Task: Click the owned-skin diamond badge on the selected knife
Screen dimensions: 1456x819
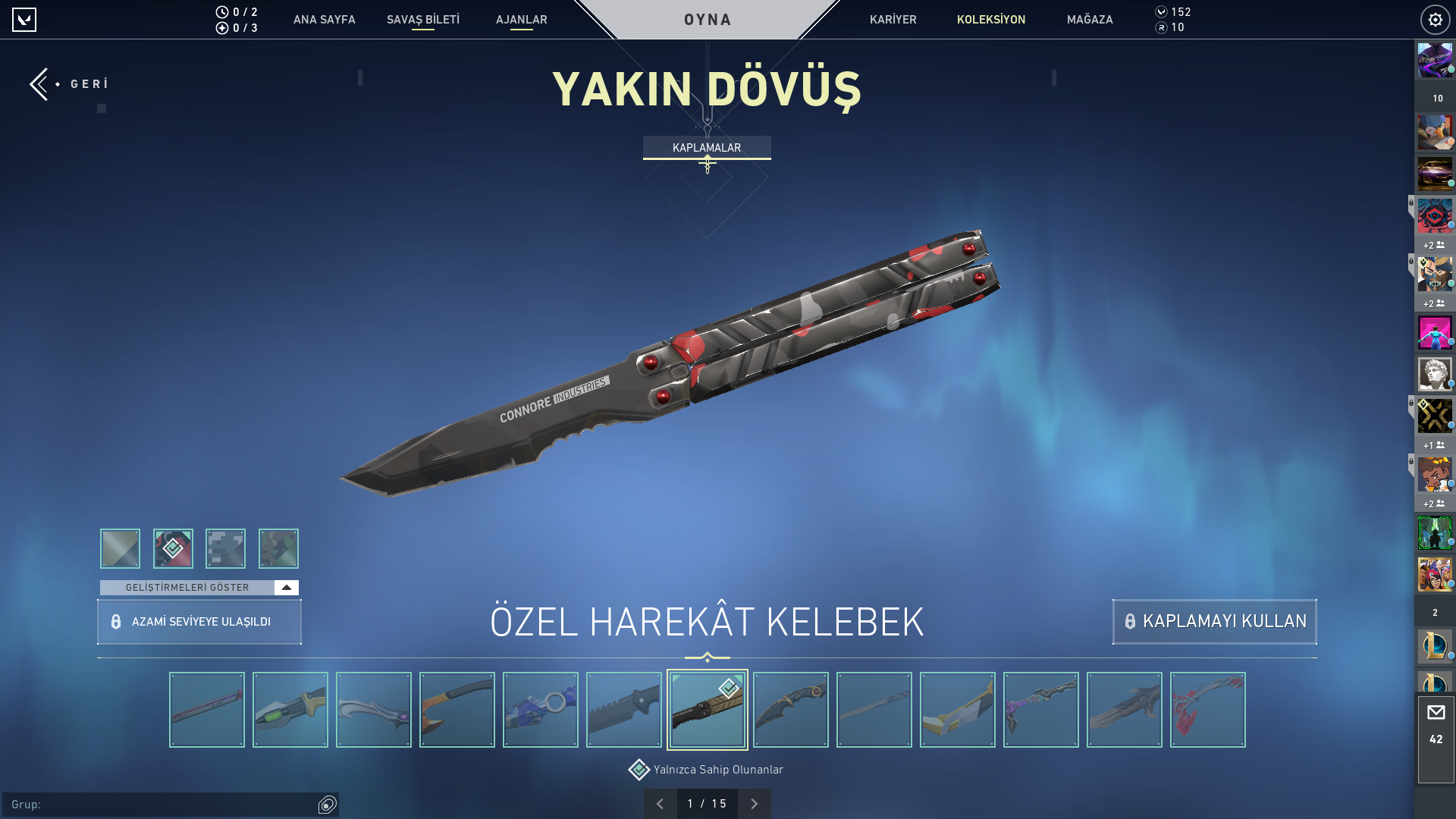Action: (x=728, y=689)
